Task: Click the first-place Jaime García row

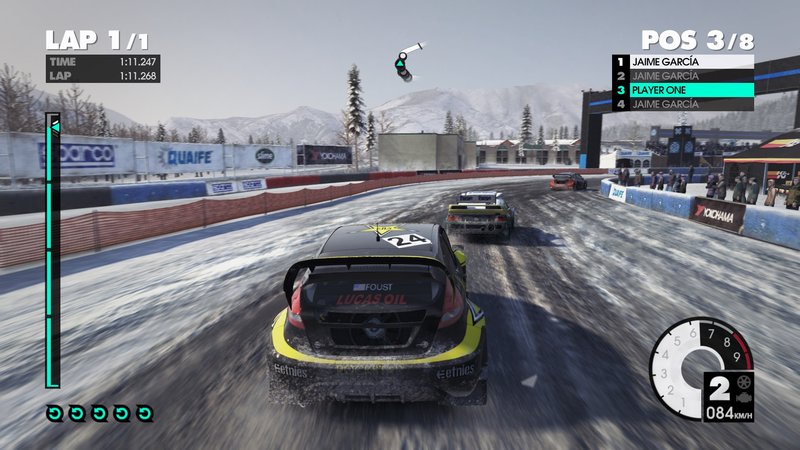Action: point(683,61)
